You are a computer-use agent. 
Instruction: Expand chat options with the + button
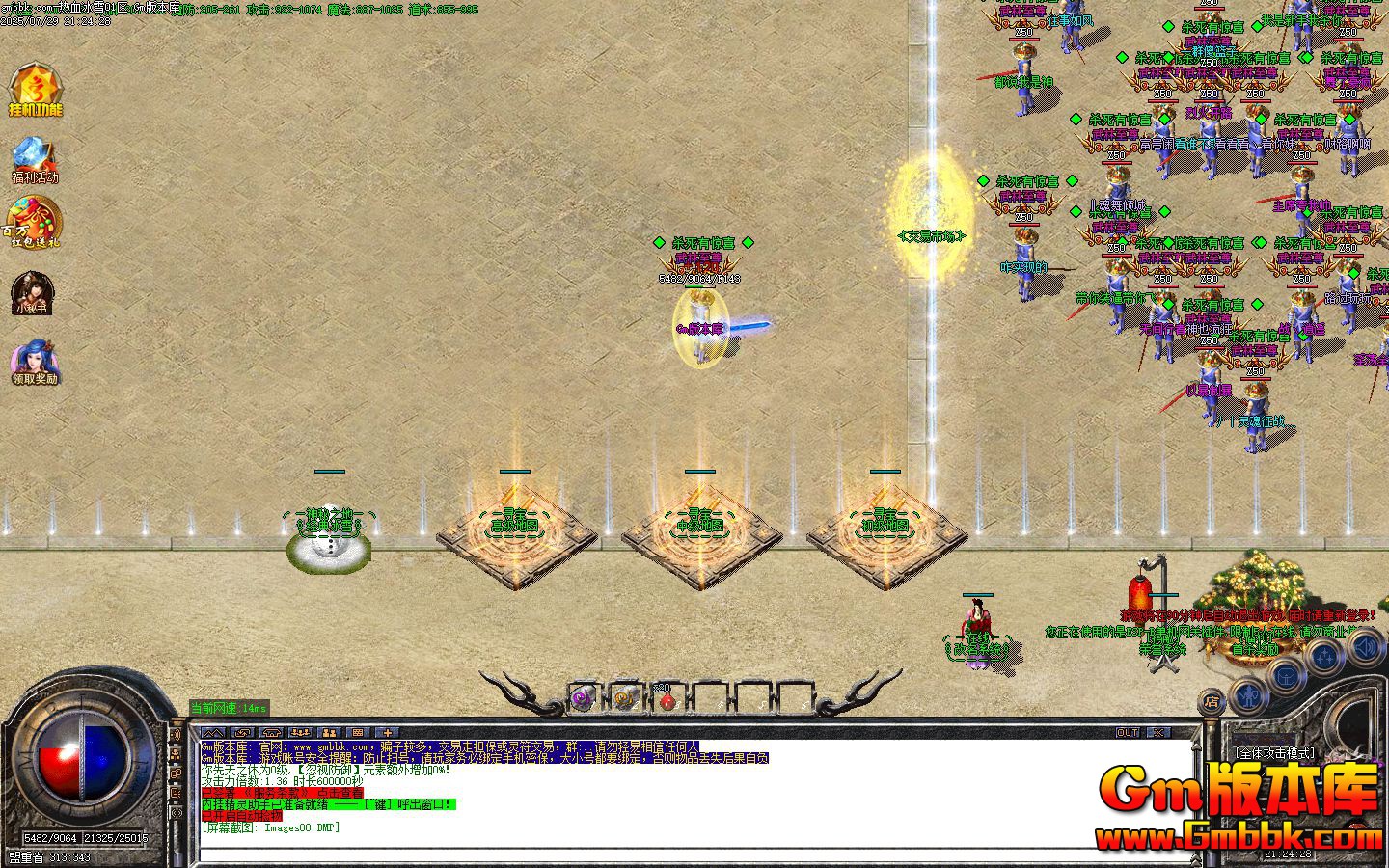pos(387,733)
